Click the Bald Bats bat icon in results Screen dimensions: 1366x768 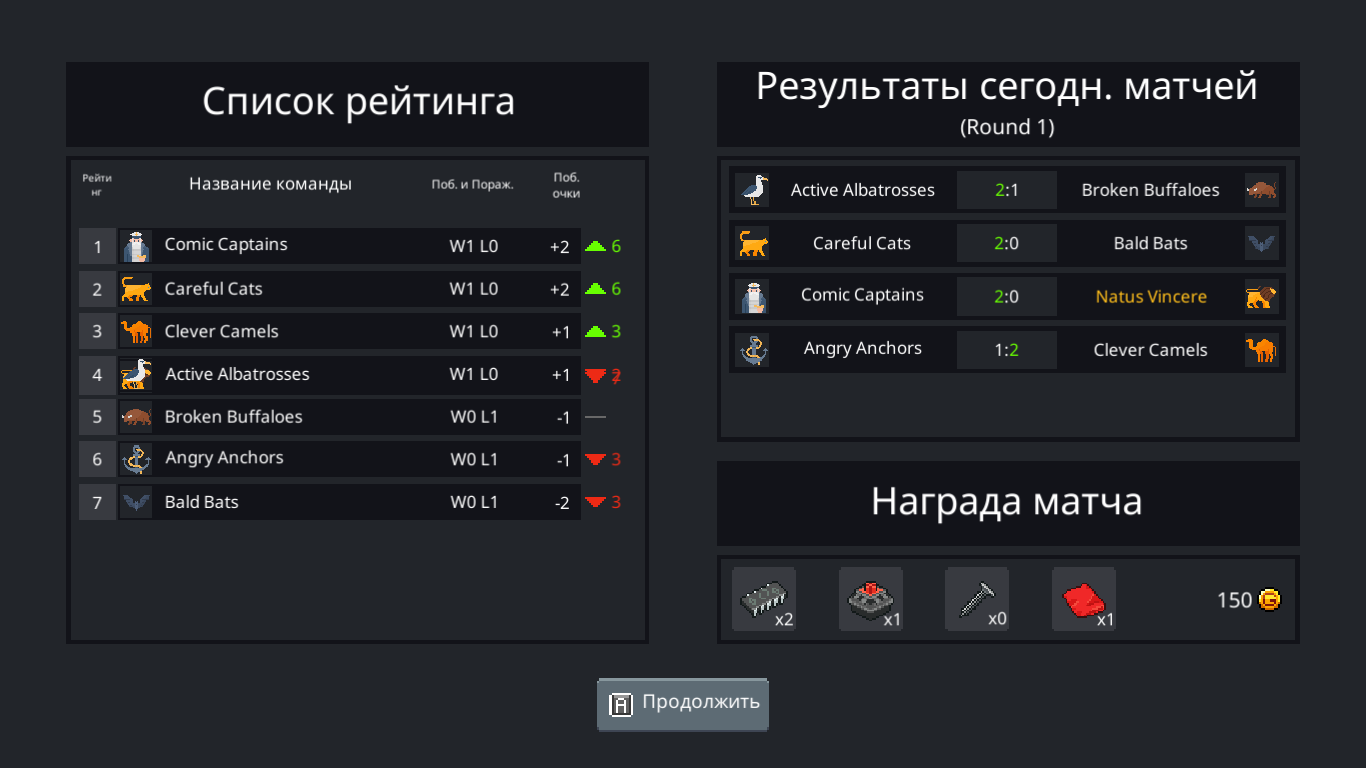coord(1261,242)
